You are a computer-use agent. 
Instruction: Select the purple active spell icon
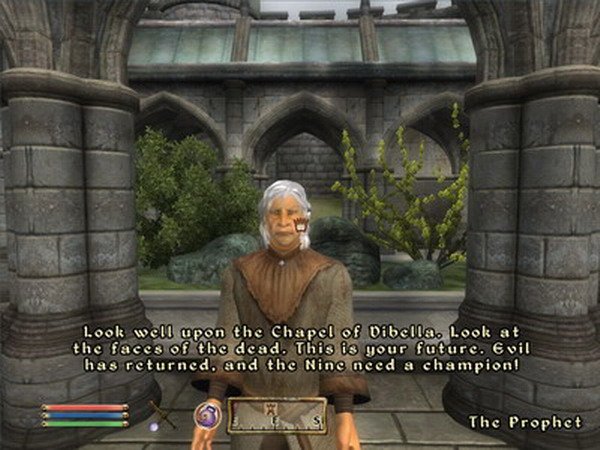point(208,414)
